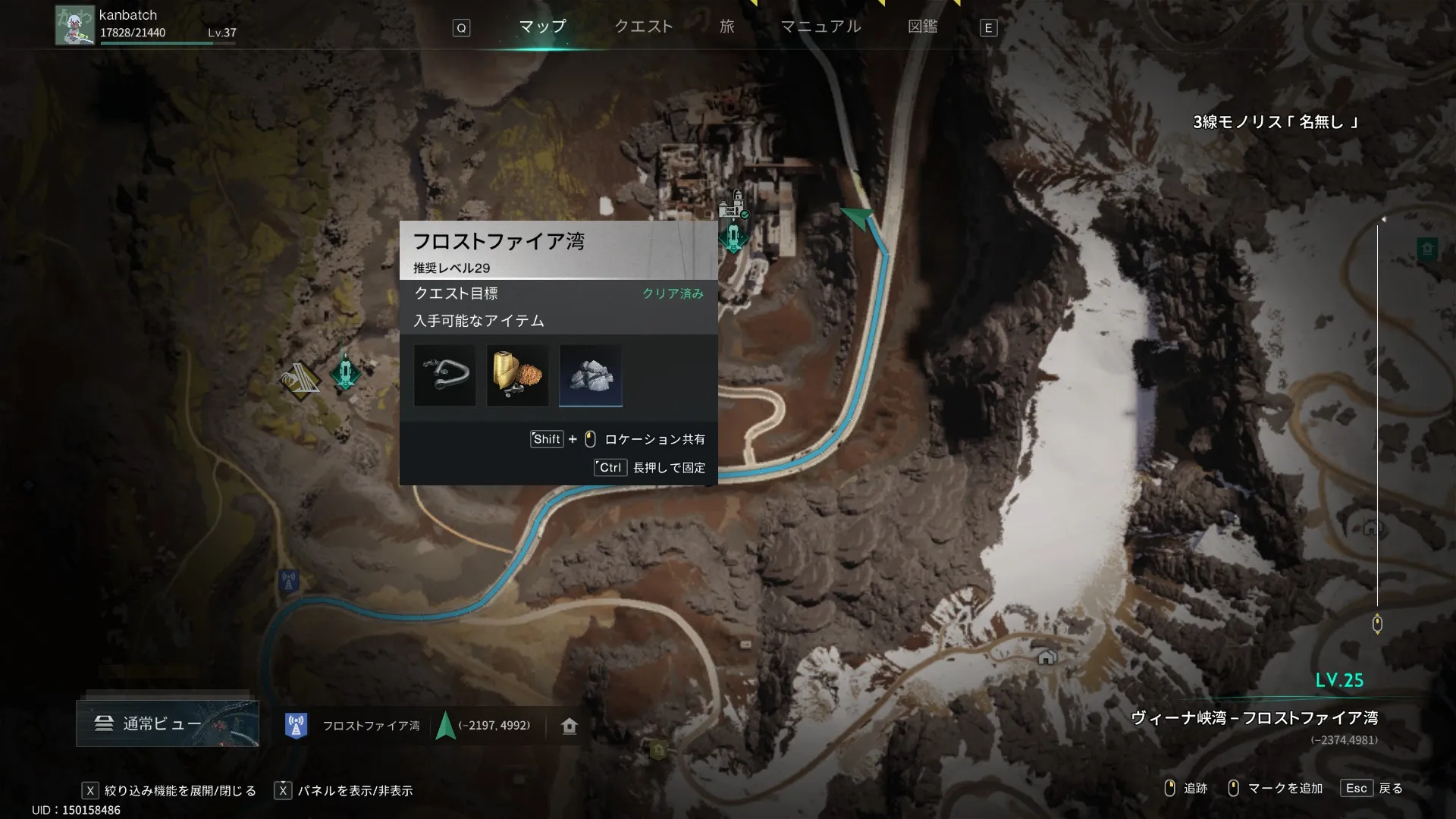Screen dimensions: 1456x819
Task: Select the house marker near the snowfield
Action: (1046, 657)
